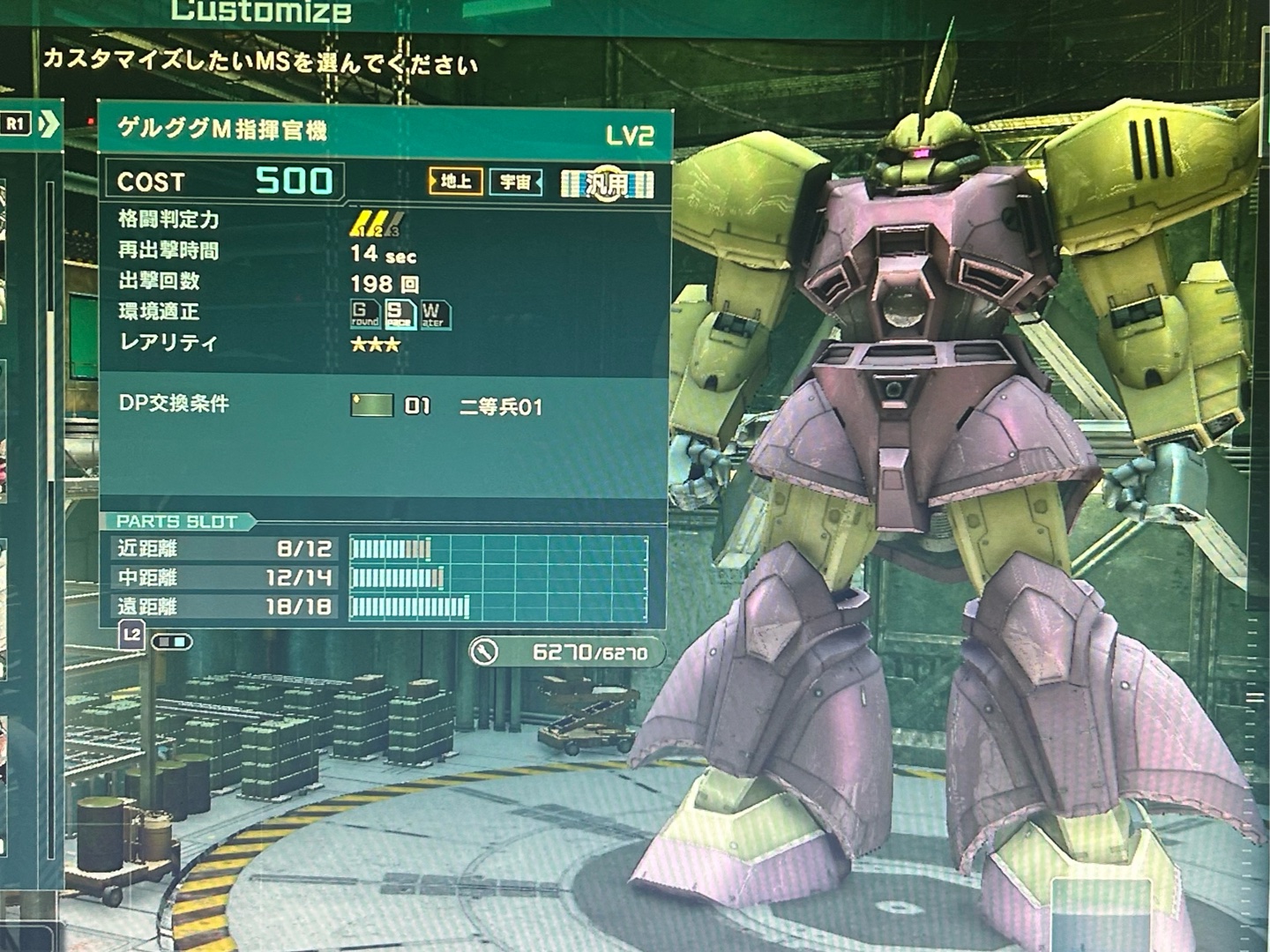Viewport: 1270px width, 952px height.
Task: Click the wrench HP gauge icon
Action: [483, 651]
